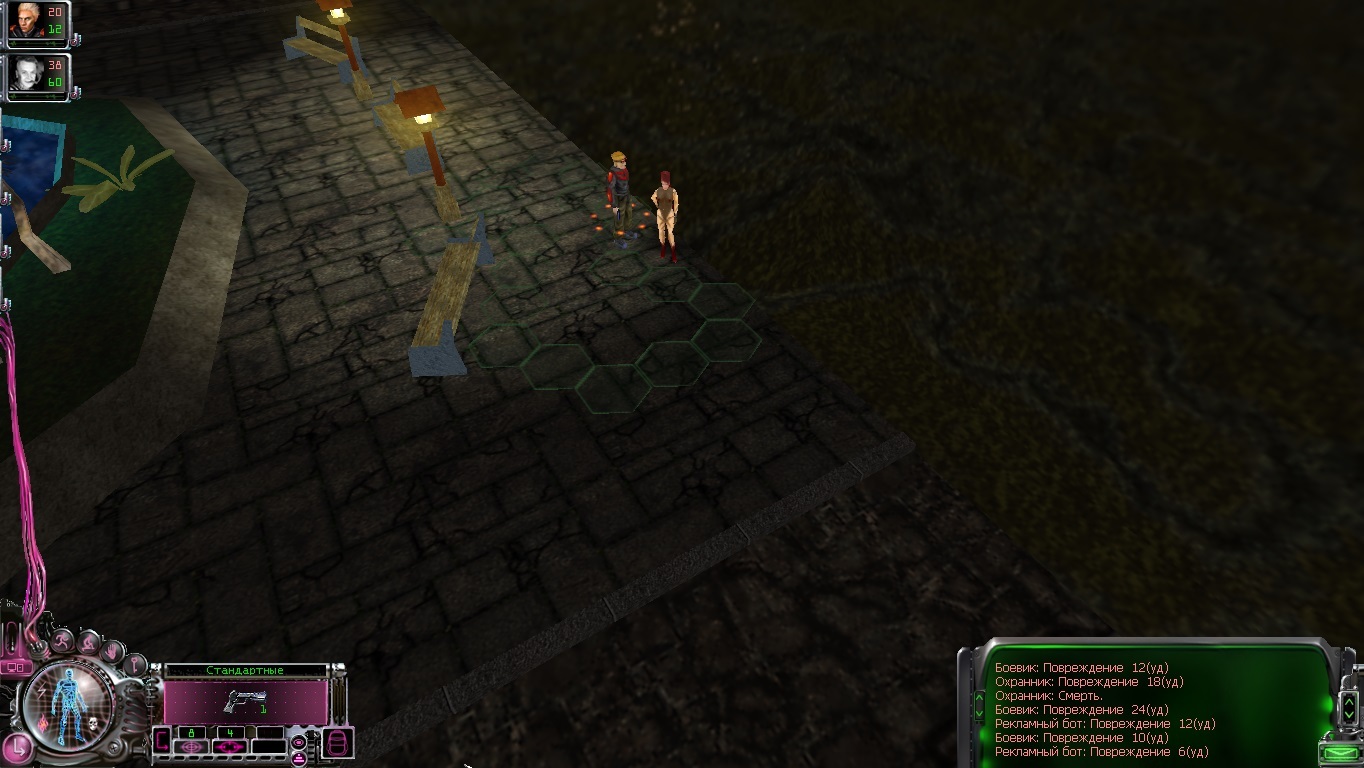Screen dimensions: 1364x768
Task: Click the key-shaped unlock button
Action: click(x=135, y=664)
